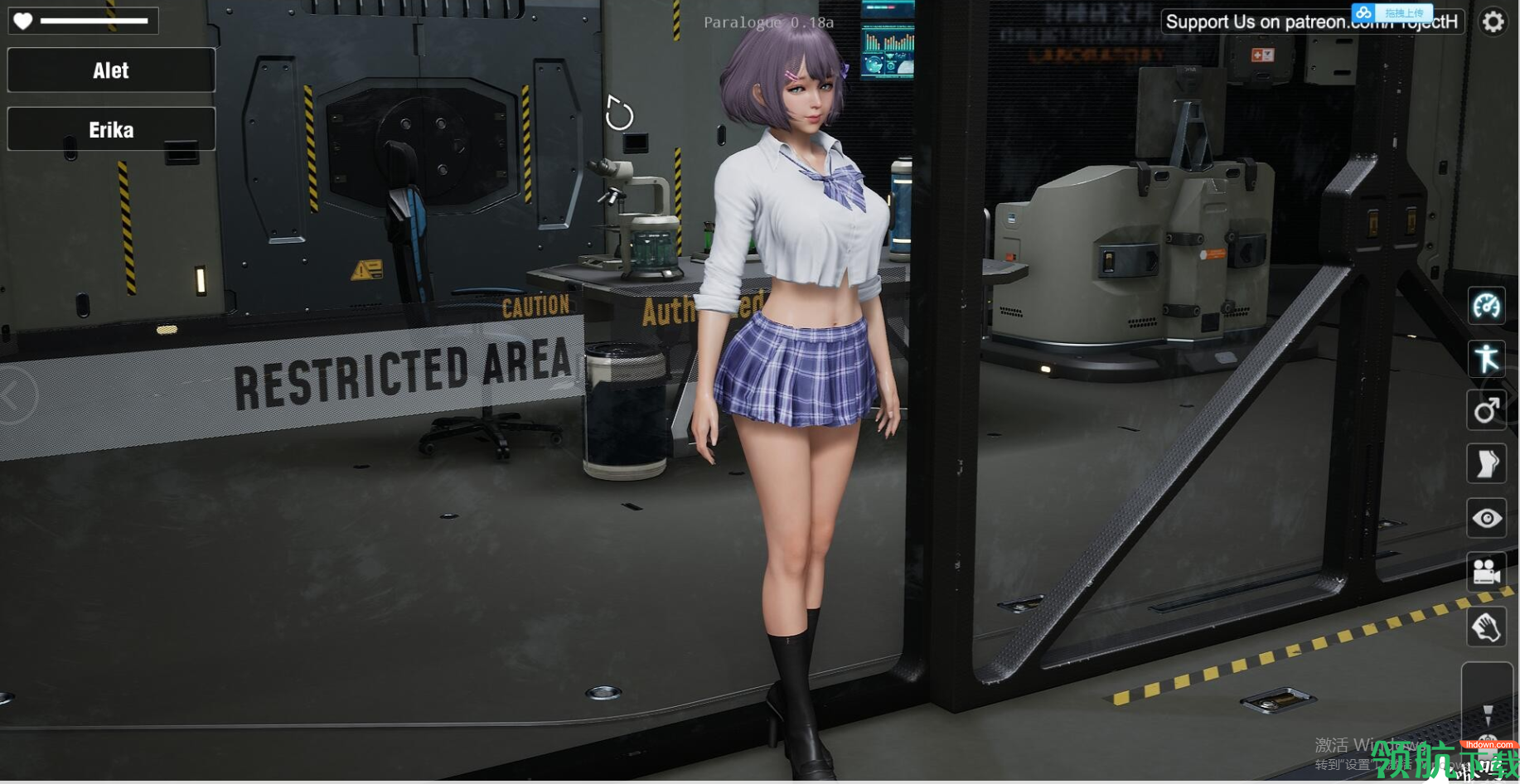Toggle the eye view tool in sidebar
The width and height of the screenshot is (1520, 784).
1488,518
